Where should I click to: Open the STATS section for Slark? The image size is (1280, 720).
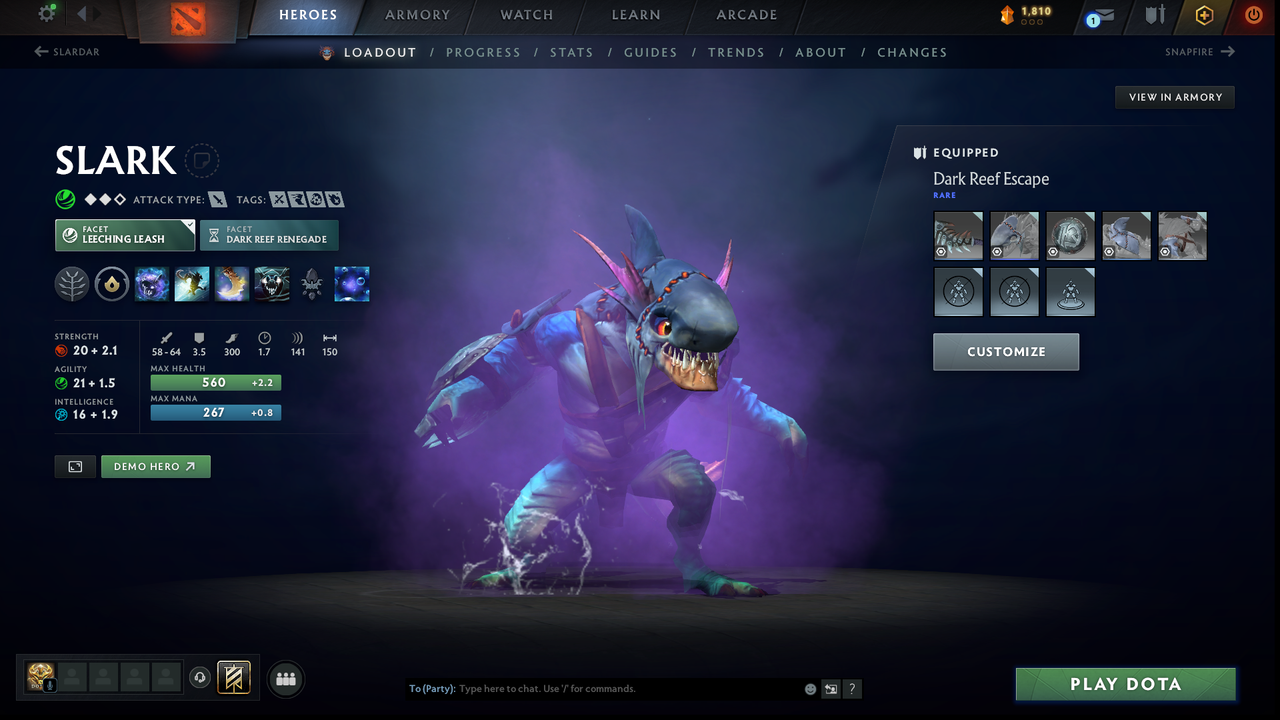(x=571, y=52)
